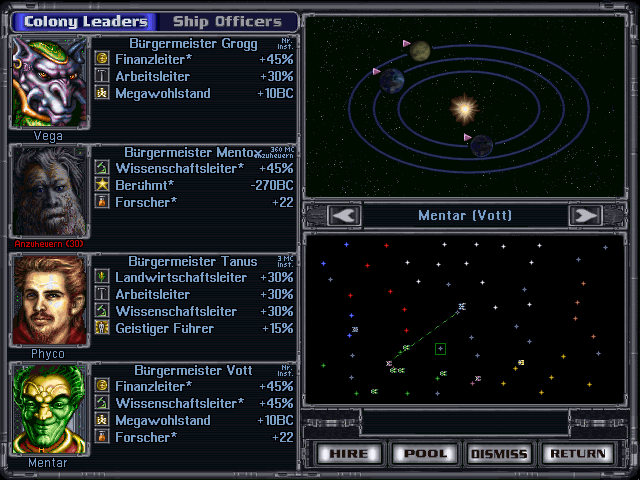Choose Bürgermeister Mentox's portrait
Viewport: 640px width, 480px height.
[x=49, y=191]
